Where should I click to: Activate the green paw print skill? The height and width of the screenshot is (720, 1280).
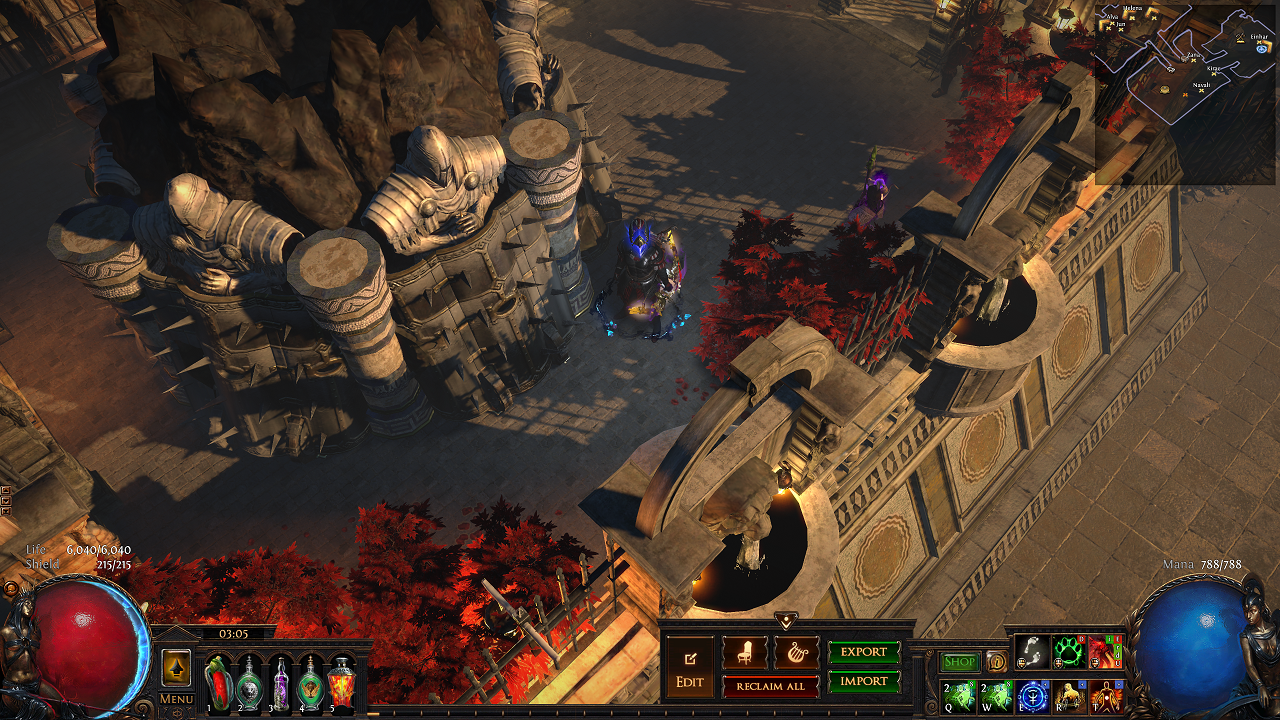pyautogui.click(x=1068, y=652)
